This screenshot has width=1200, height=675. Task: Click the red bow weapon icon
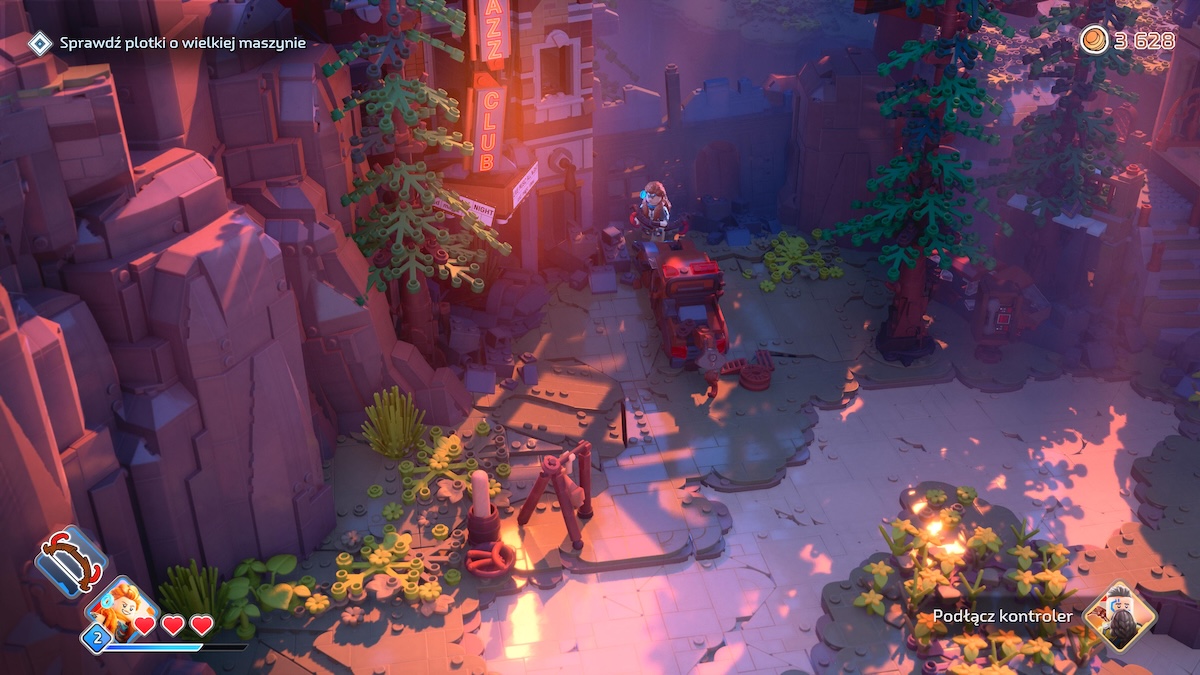click(x=70, y=560)
